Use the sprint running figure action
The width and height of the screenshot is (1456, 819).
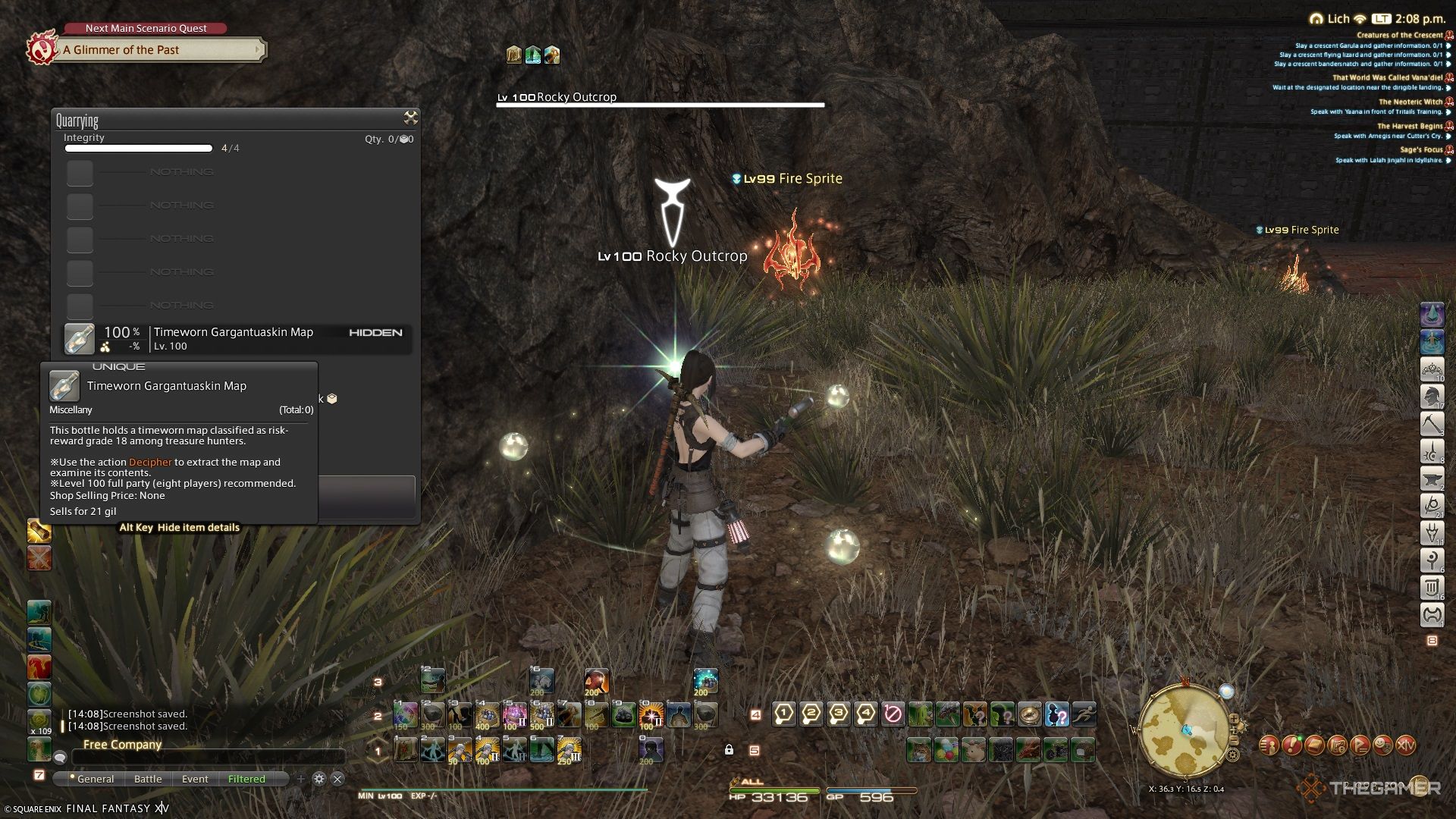pyautogui.click(x=1084, y=714)
